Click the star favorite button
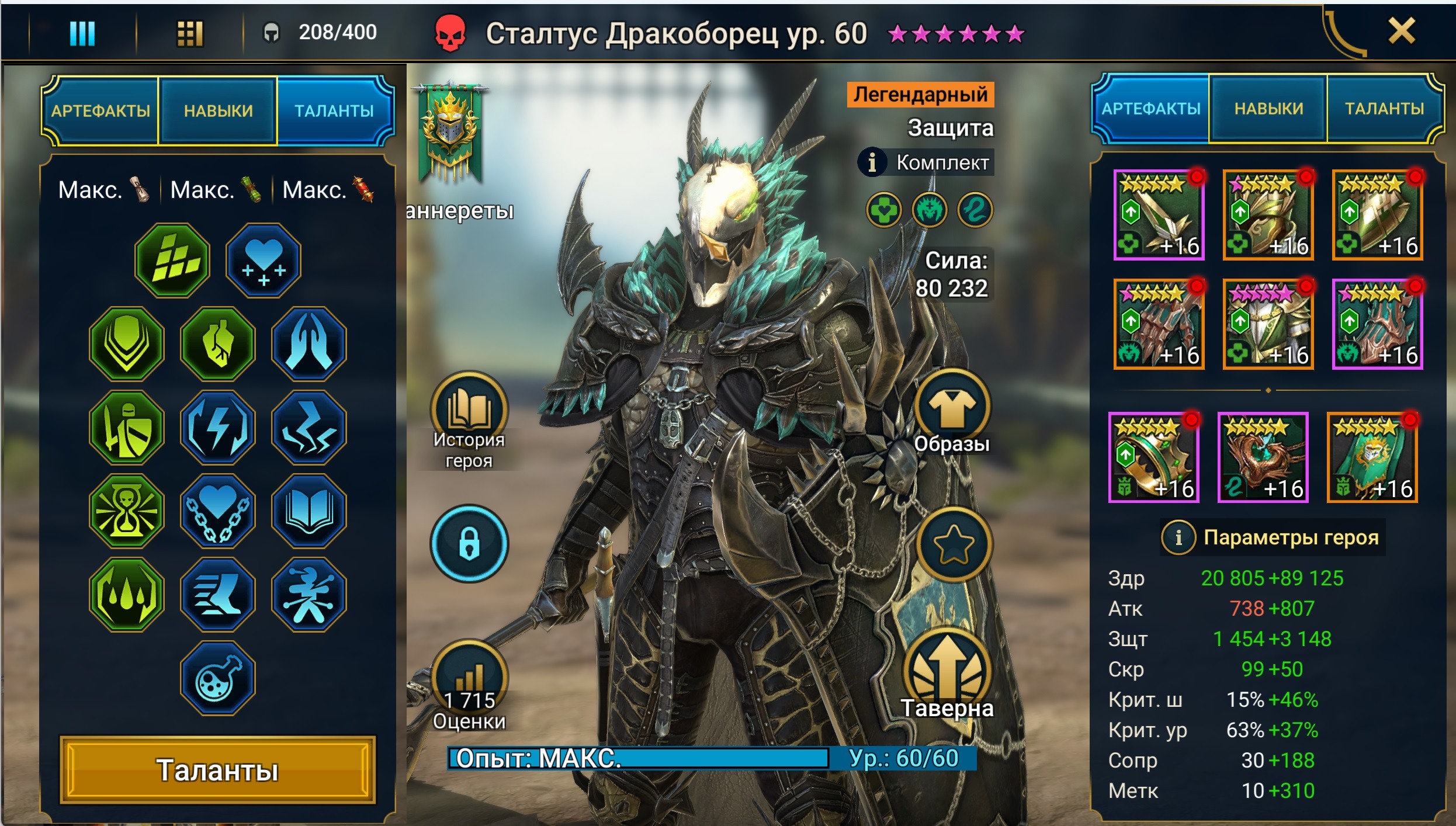This screenshot has height=826, width=1456. (x=953, y=544)
